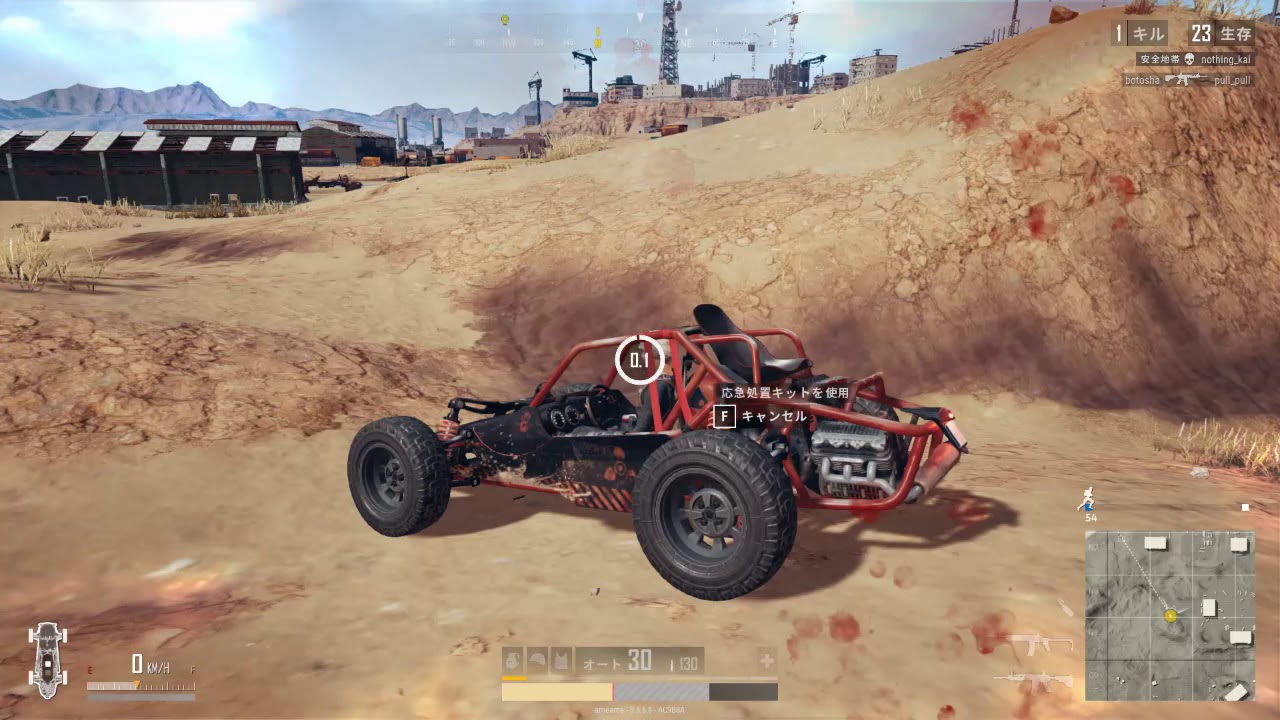Screen dimensions: 1280x720
Task: Toggle the vehicle fuel gauge display
Action: [x=140, y=687]
